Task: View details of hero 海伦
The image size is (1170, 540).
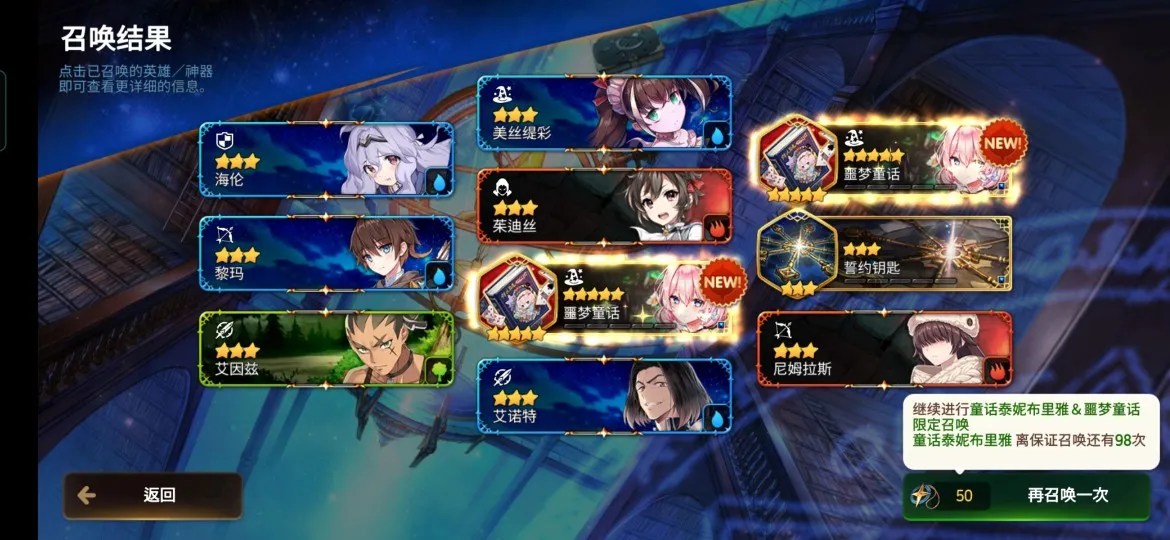Action: point(326,160)
